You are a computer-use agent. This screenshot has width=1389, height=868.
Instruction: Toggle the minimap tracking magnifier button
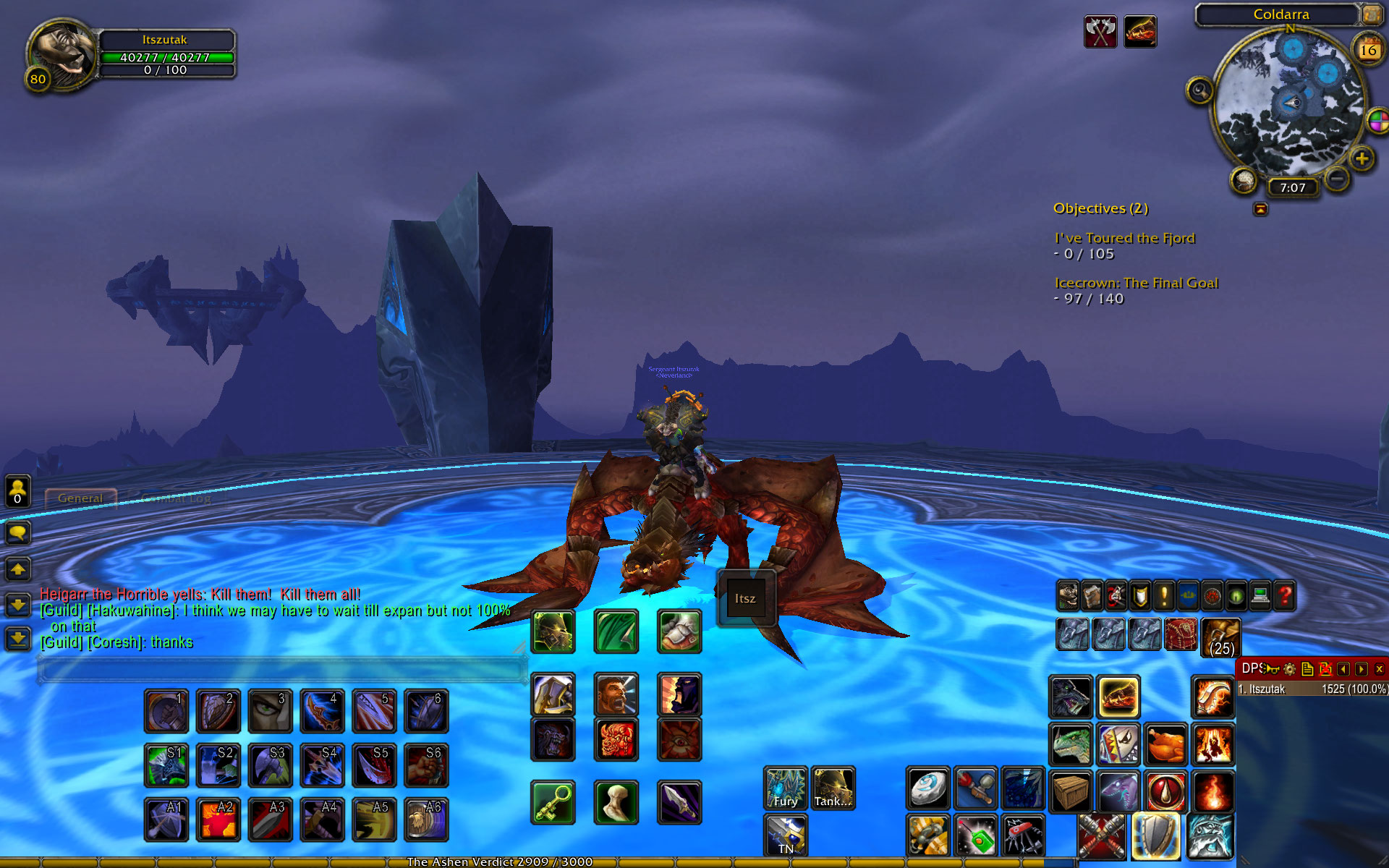tap(1199, 91)
